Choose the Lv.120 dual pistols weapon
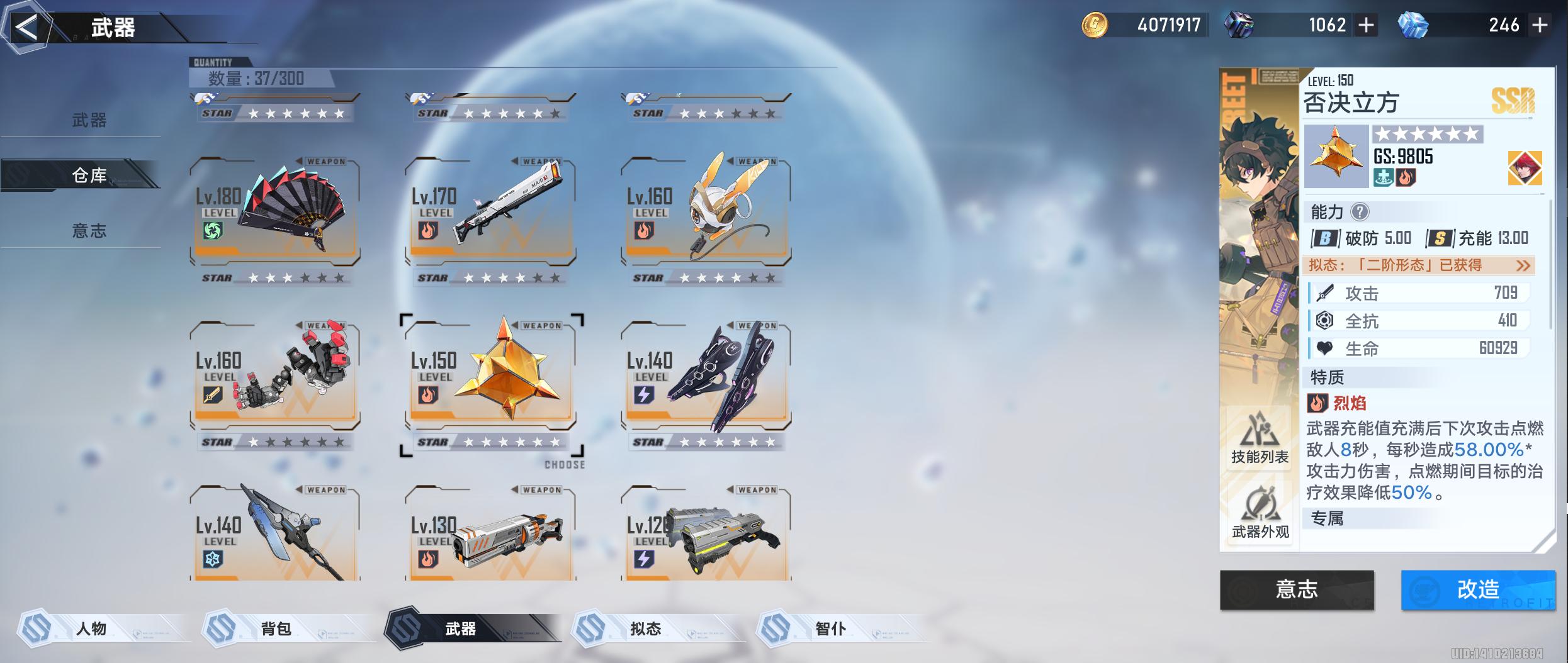This screenshot has height=663, width=1568. [x=706, y=535]
